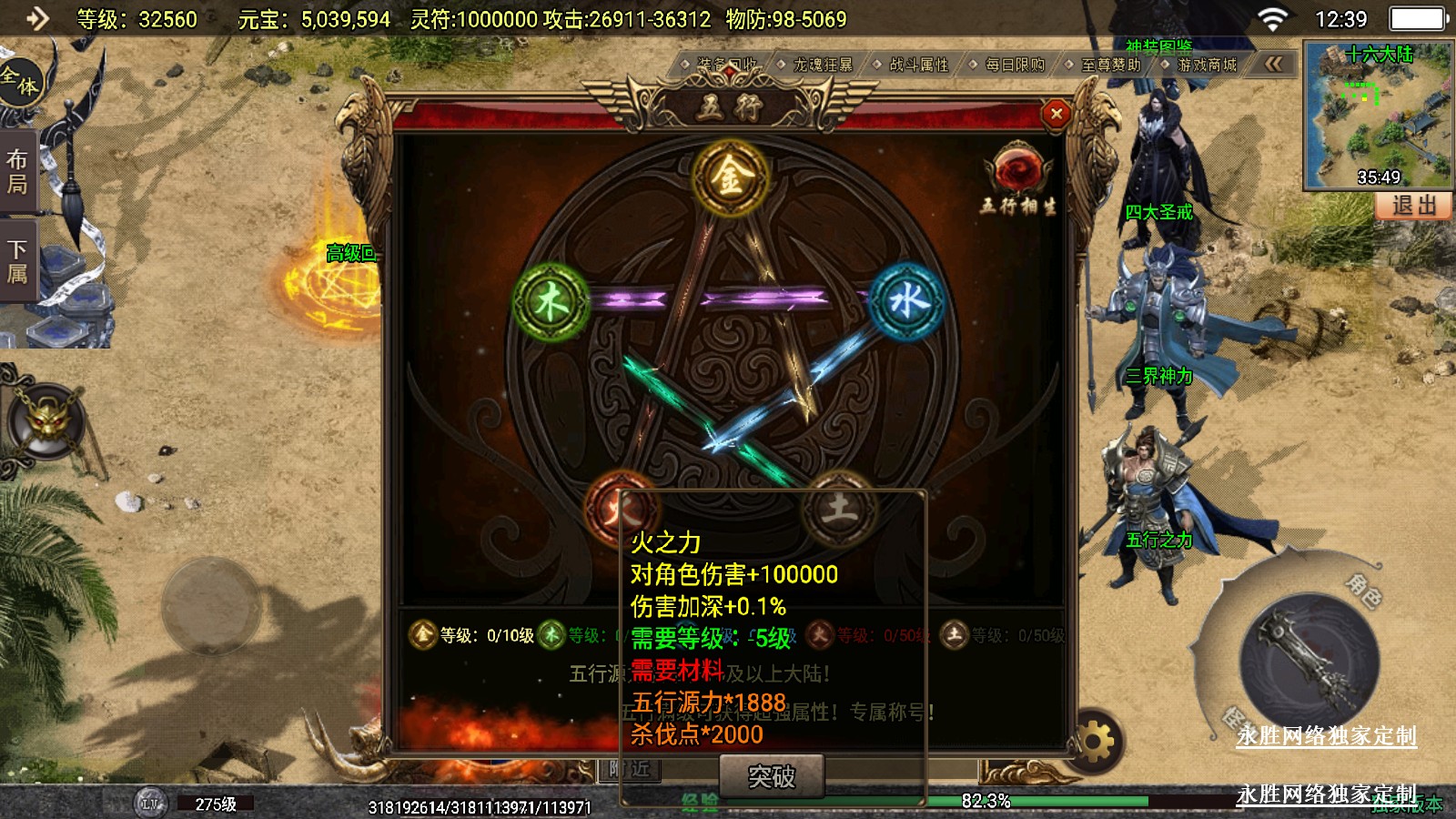Close the 五行 panel with the red X
1456x819 pixels.
1056,114
